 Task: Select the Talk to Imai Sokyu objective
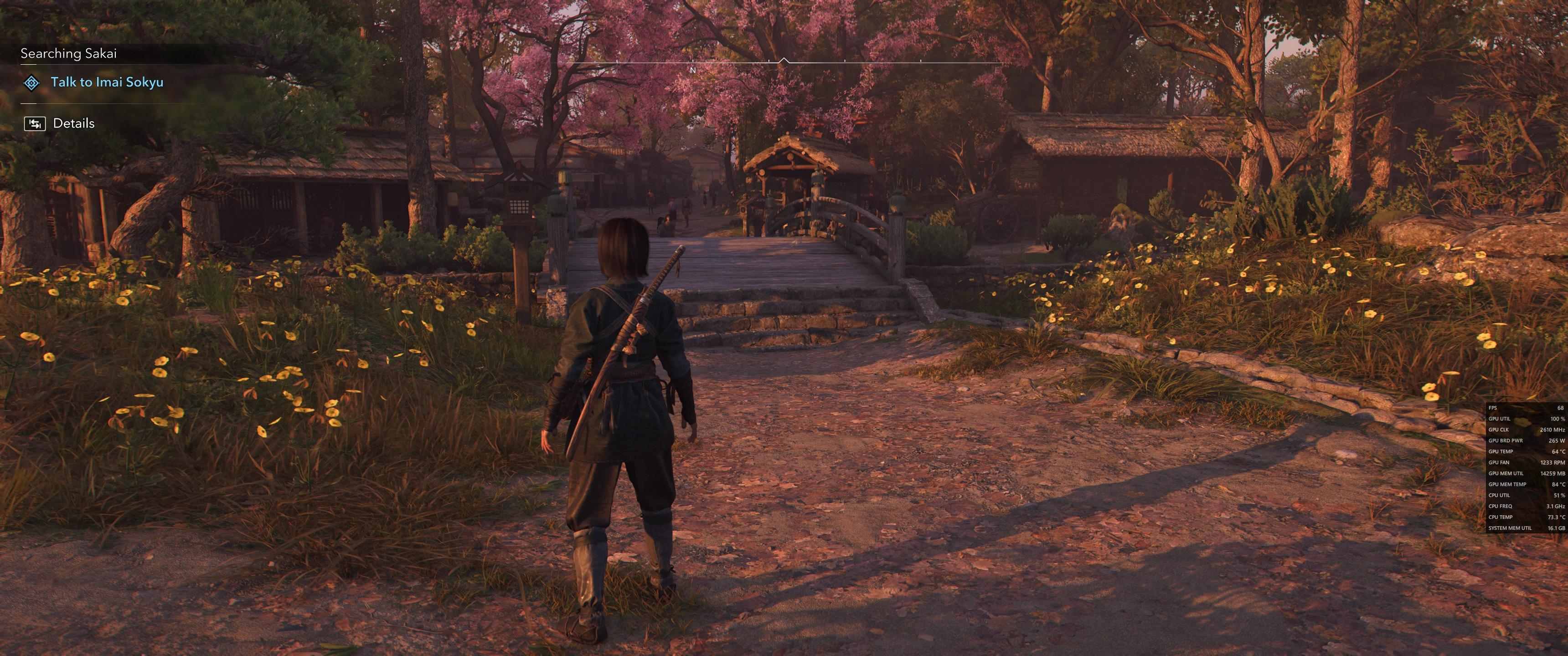(x=107, y=82)
